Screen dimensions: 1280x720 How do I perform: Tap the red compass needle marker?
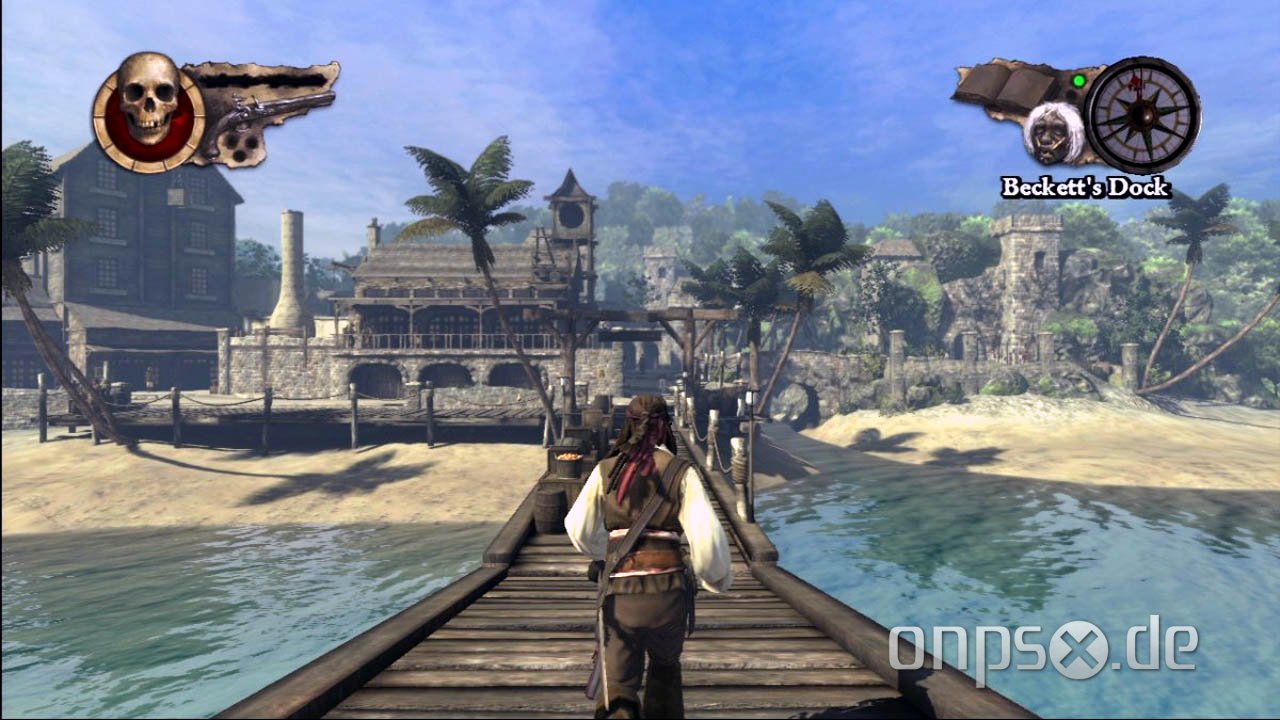point(1135,85)
